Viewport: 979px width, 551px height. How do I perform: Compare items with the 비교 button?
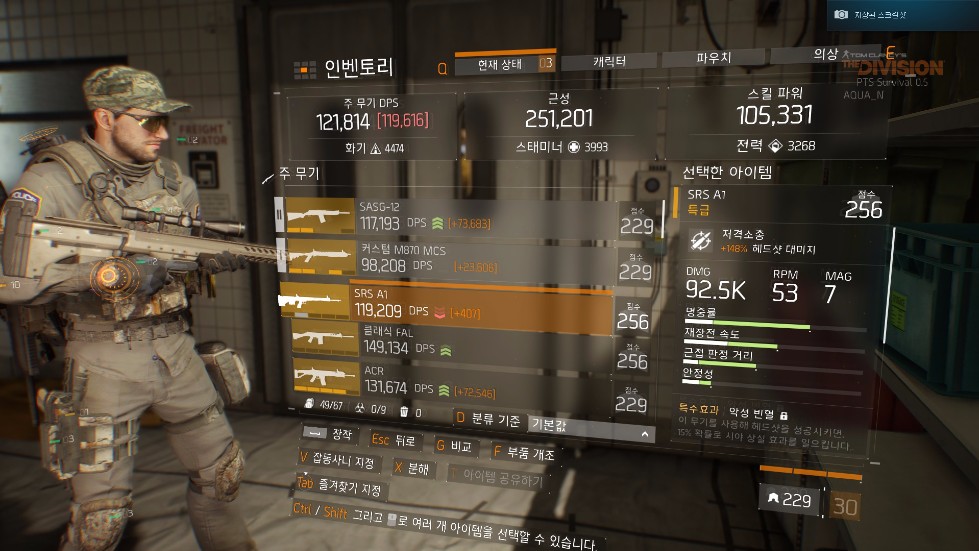[454, 447]
